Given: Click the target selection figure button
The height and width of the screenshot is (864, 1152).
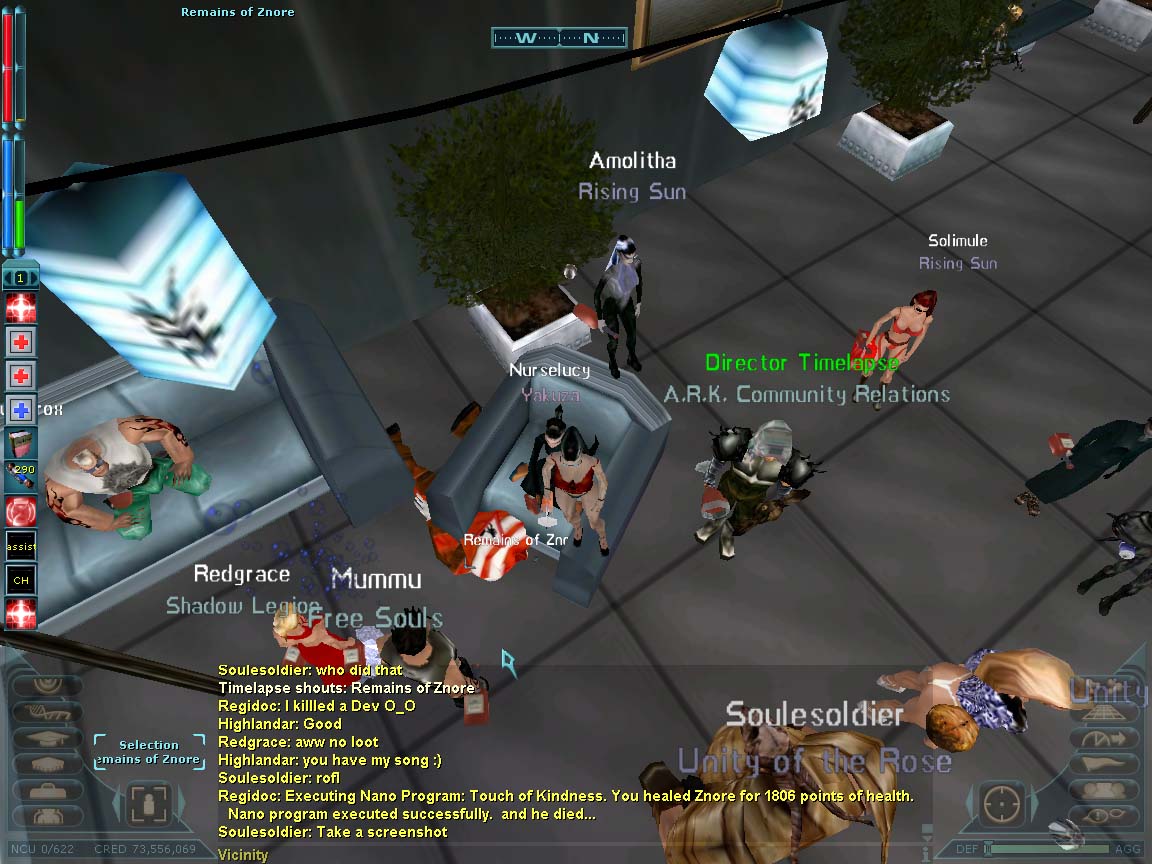Looking at the screenshot, I should [x=150, y=803].
